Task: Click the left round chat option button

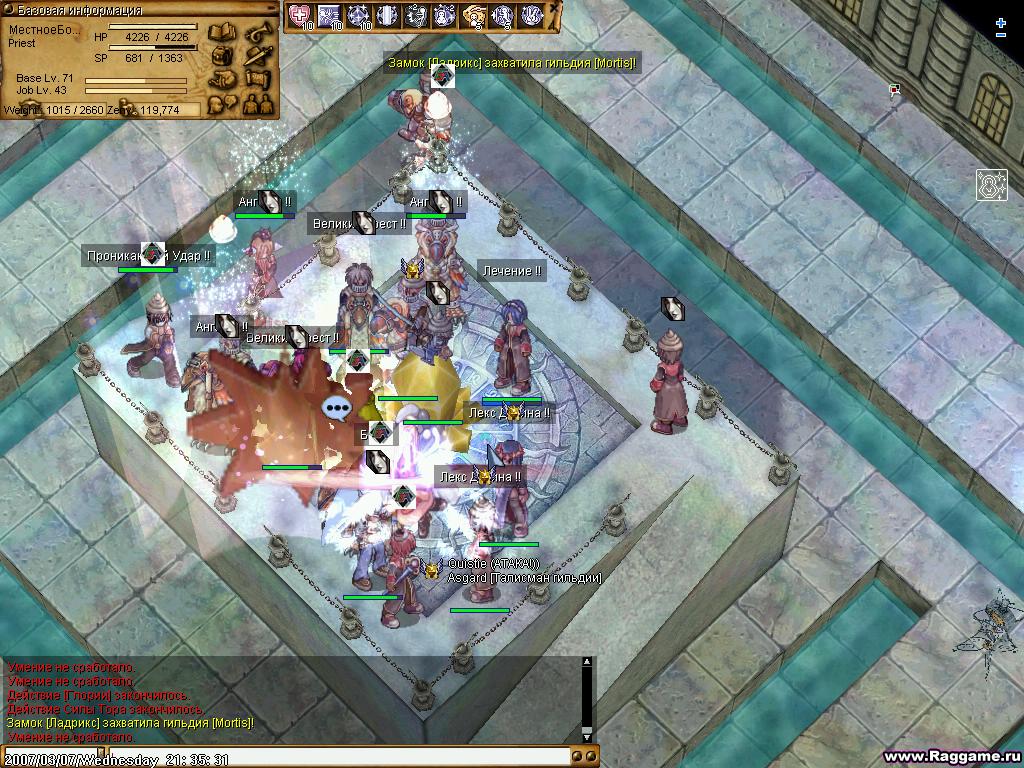Action: 578,759
